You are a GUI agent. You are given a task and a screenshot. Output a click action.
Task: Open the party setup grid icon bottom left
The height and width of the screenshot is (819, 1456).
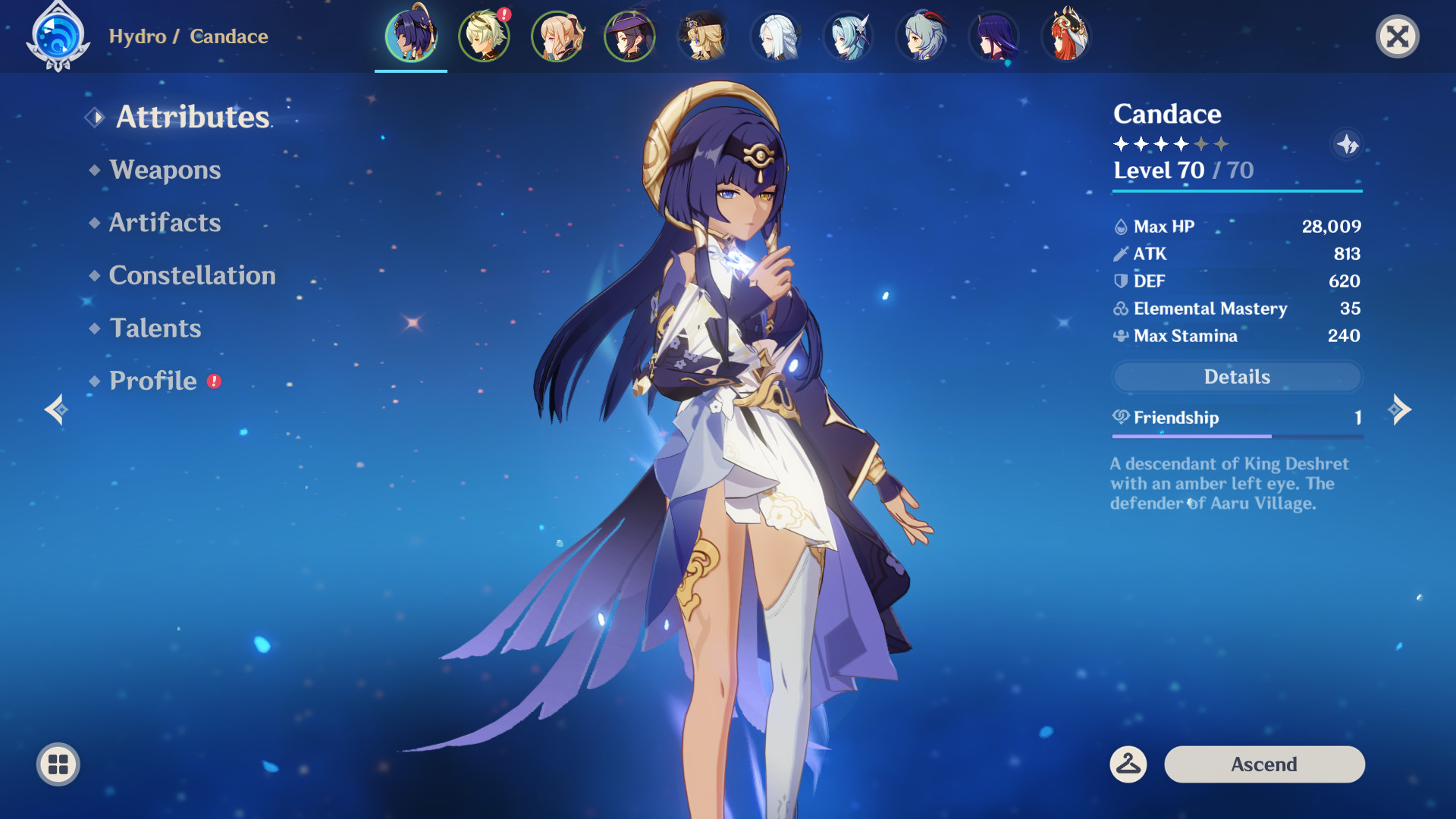tap(57, 764)
